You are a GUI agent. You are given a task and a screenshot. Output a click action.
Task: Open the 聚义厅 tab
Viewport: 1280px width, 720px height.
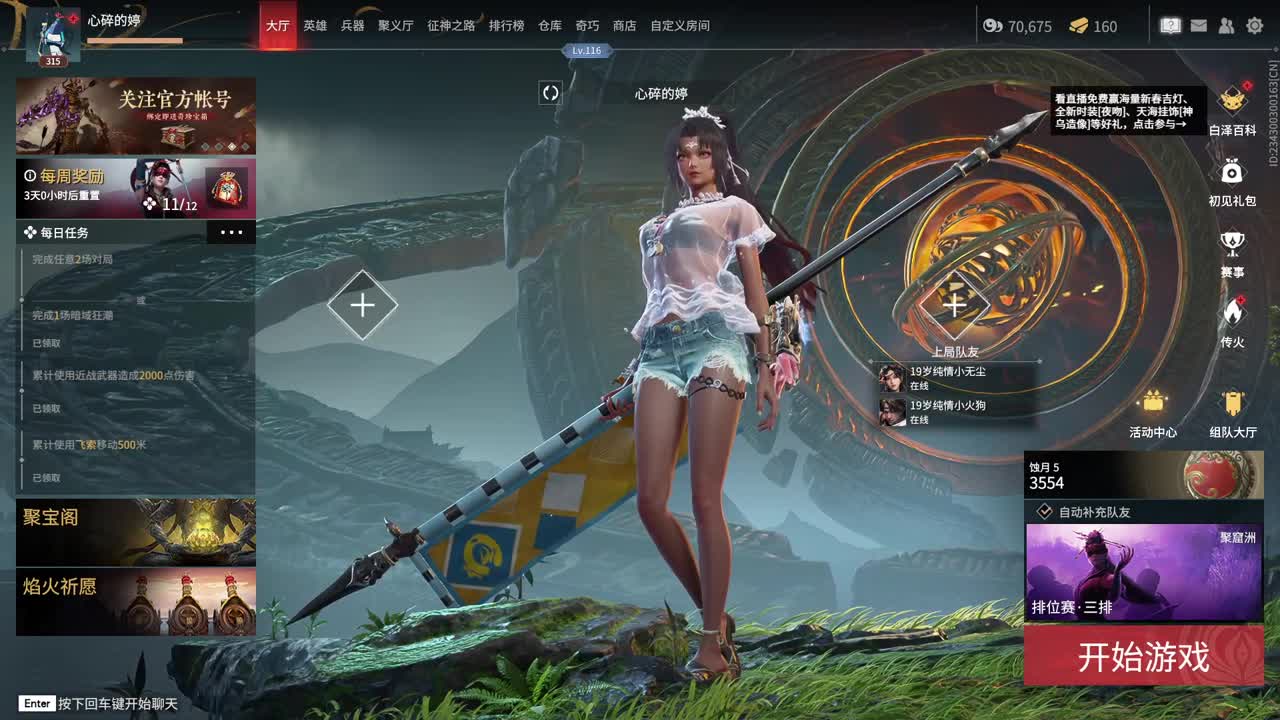(395, 26)
